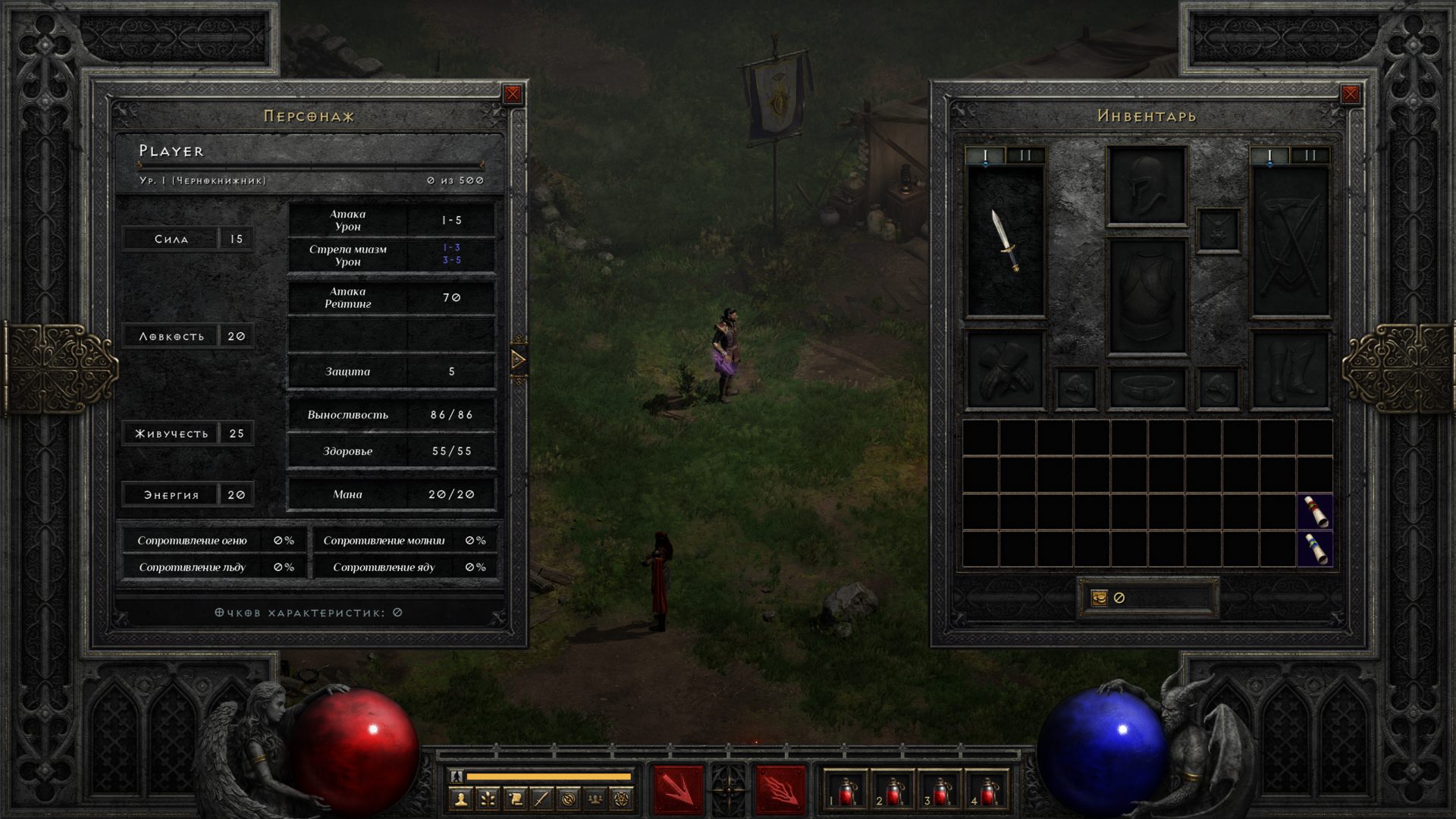Select the equipped dagger weapon slot
This screenshot has width=1456, height=819.
pos(1006,241)
